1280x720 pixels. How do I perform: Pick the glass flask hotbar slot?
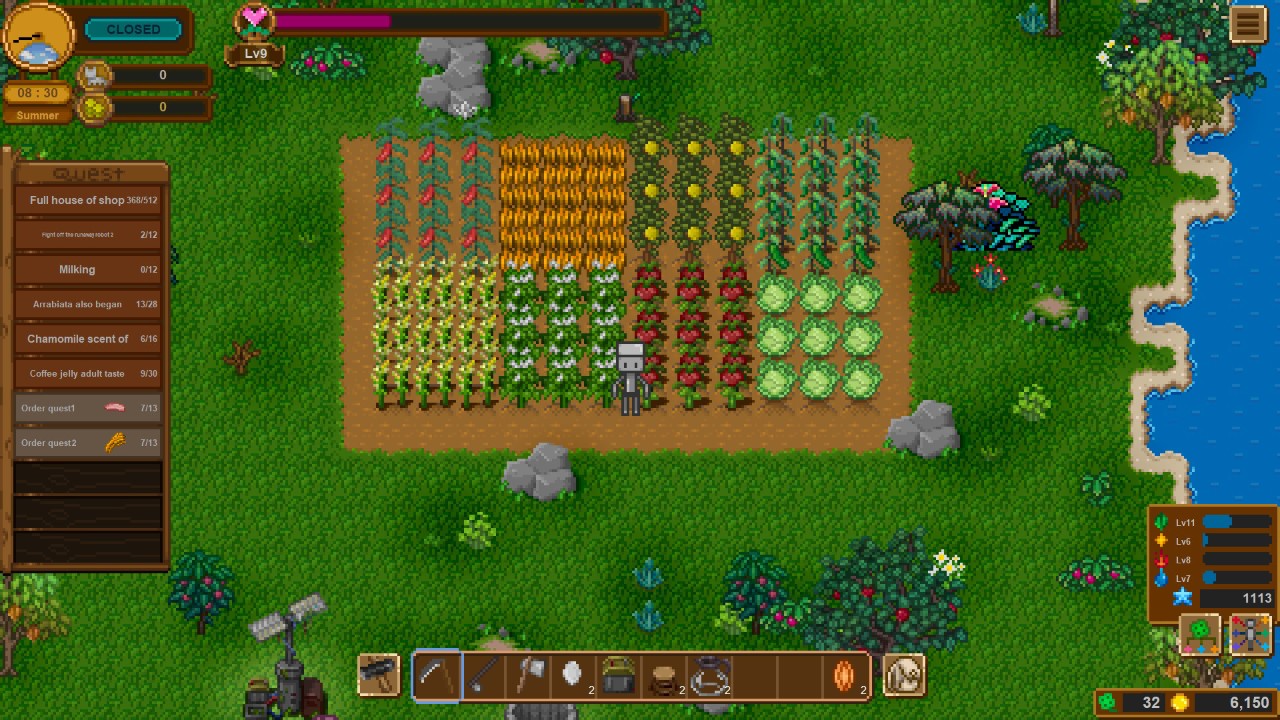click(x=710, y=676)
